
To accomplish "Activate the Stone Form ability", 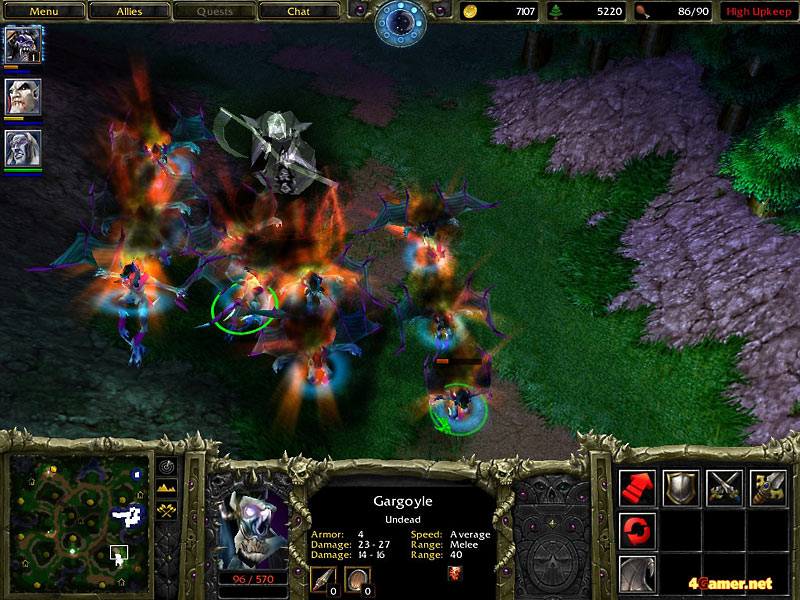I will (x=637, y=575).
